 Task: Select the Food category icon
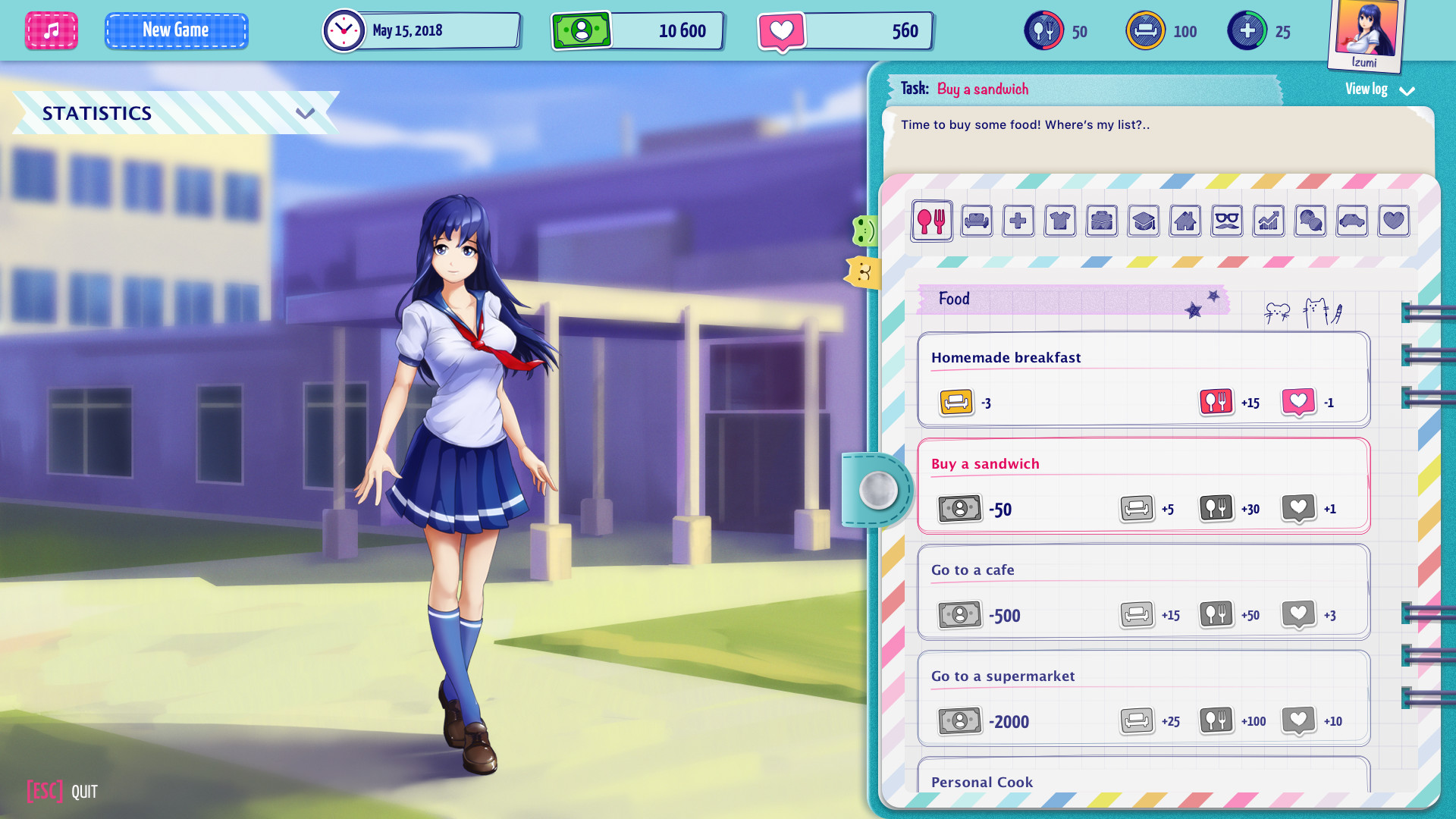pos(932,221)
